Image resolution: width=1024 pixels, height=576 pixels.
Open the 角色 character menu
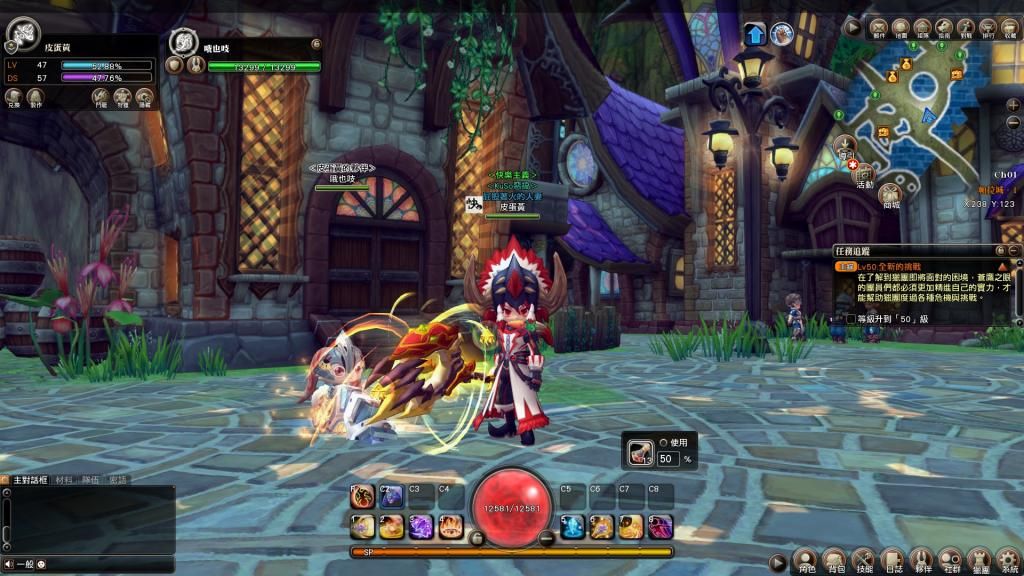(806, 560)
